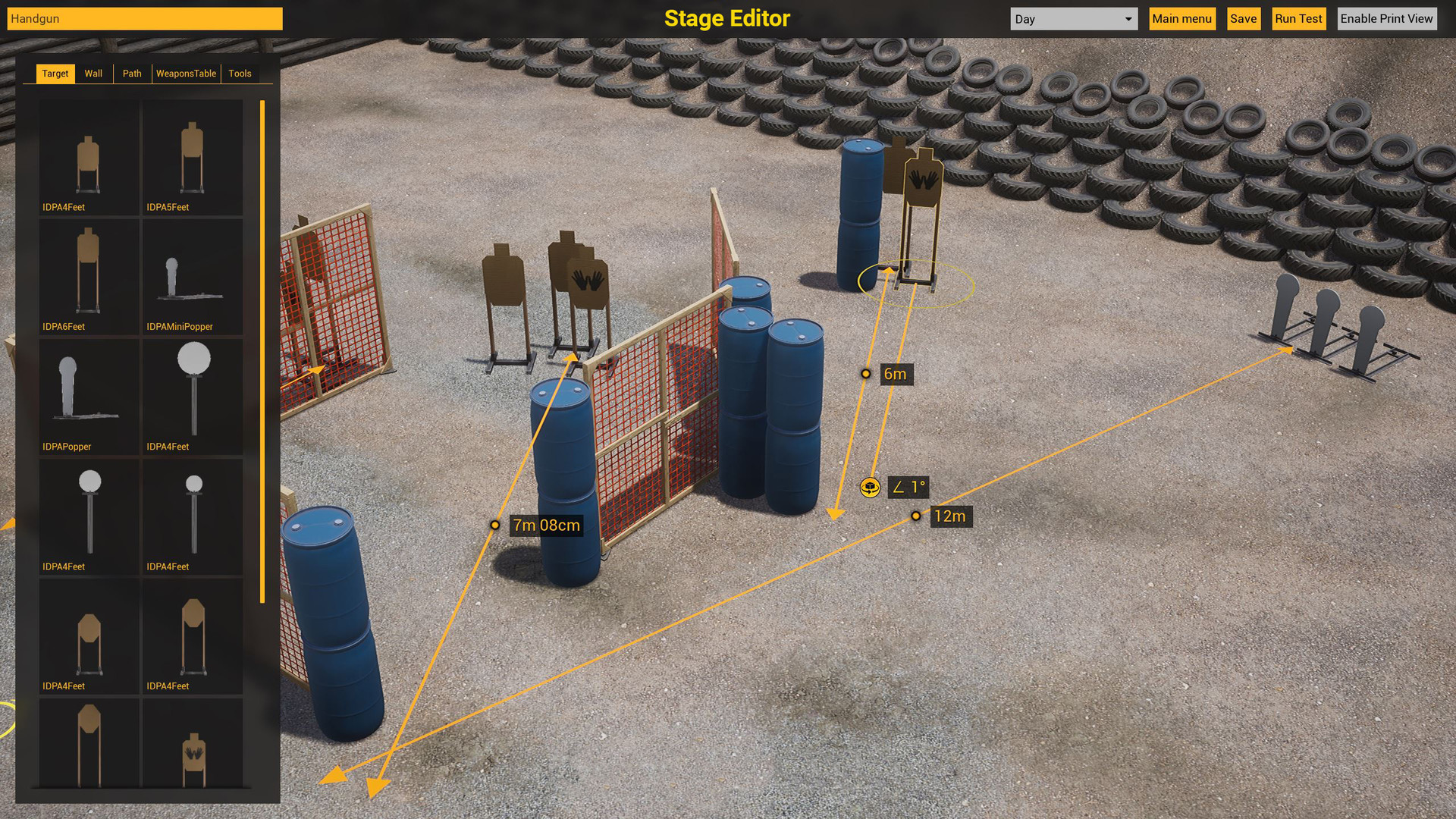
Task: Run Test on the stage
Action: click(x=1298, y=18)
